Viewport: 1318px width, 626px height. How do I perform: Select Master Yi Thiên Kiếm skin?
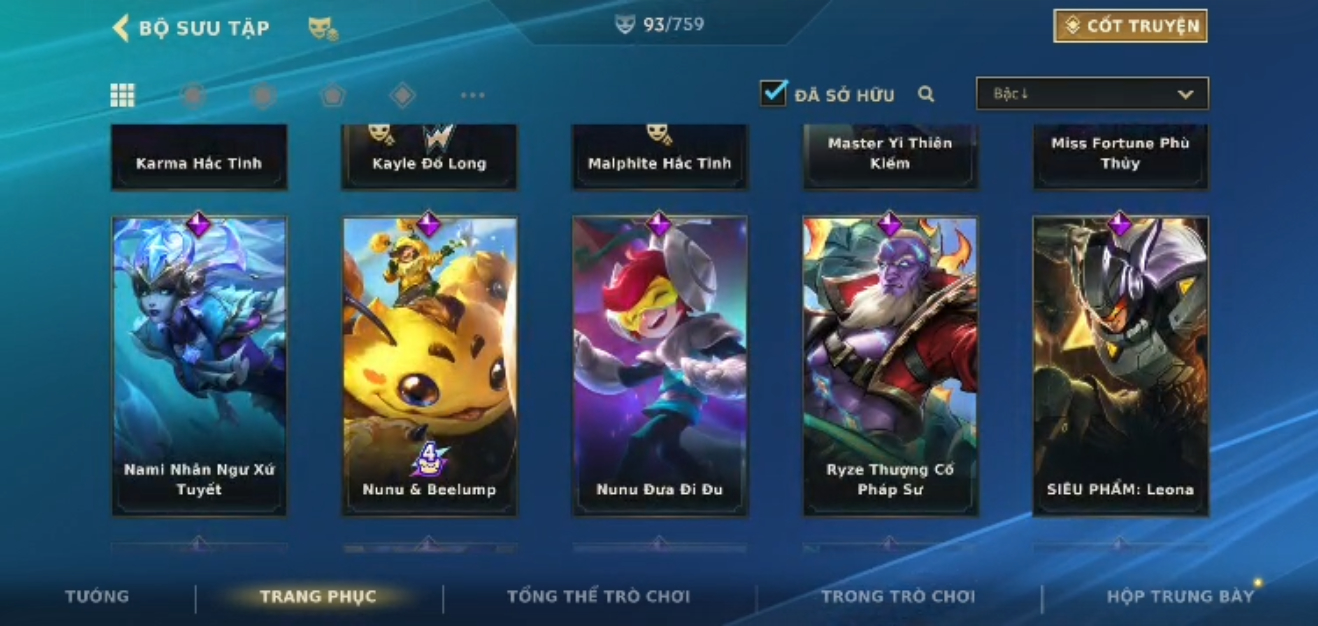(890, 156)
